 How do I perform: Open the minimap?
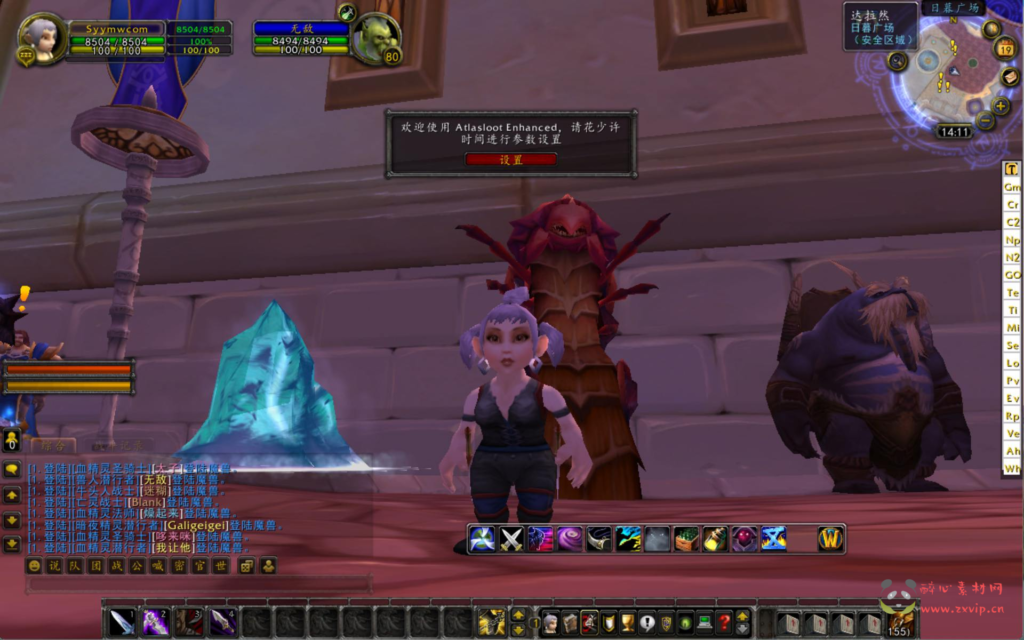point(953,75)
